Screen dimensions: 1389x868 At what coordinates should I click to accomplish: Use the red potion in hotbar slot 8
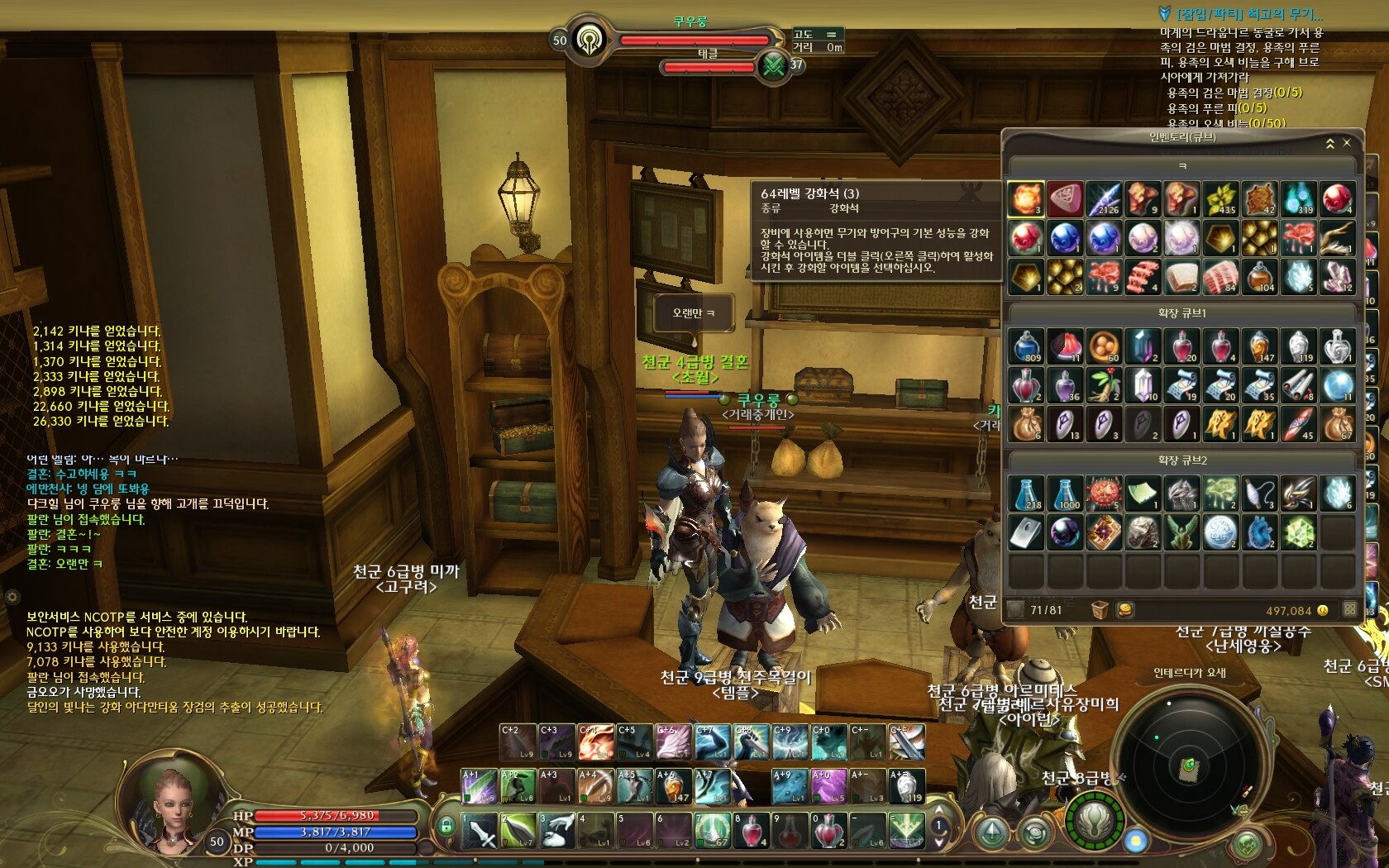pos(752,830)
